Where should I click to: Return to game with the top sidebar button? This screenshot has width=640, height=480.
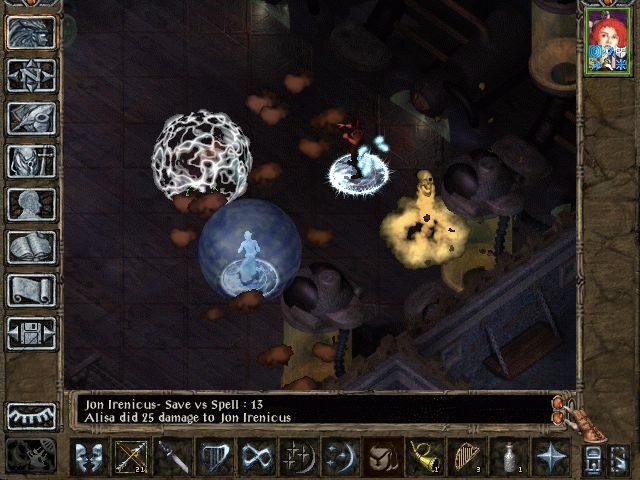[32, 32]
